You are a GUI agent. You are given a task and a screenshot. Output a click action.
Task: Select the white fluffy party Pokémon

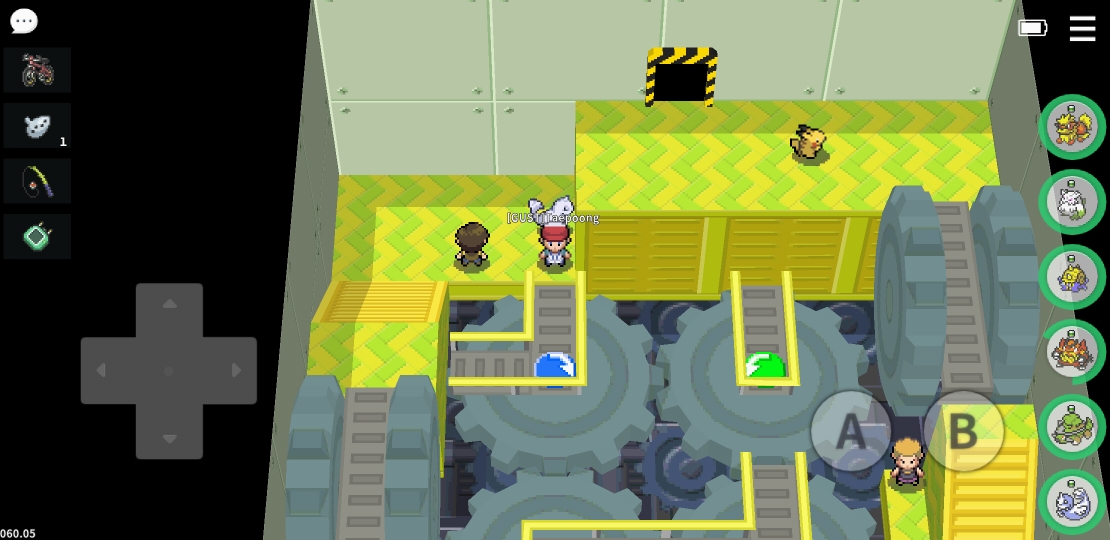(x=1072, y=202)
